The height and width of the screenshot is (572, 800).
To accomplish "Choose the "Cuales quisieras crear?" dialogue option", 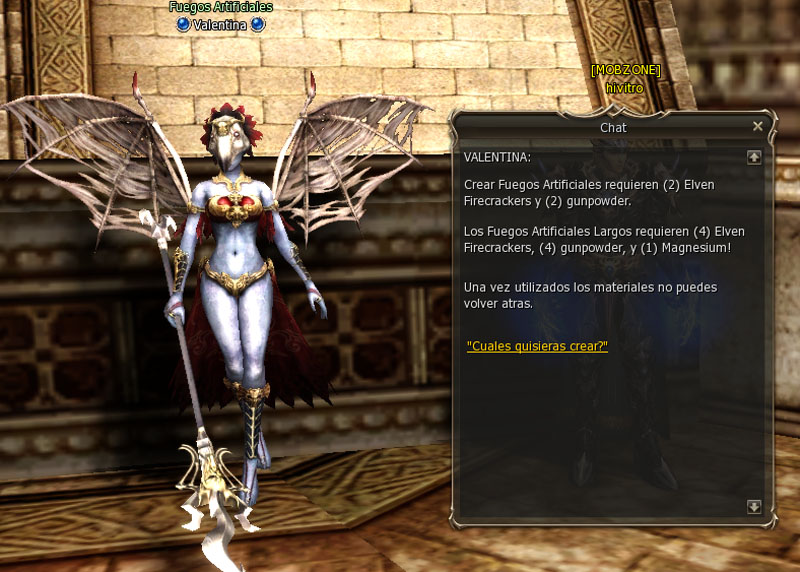I will coord(537,346).
